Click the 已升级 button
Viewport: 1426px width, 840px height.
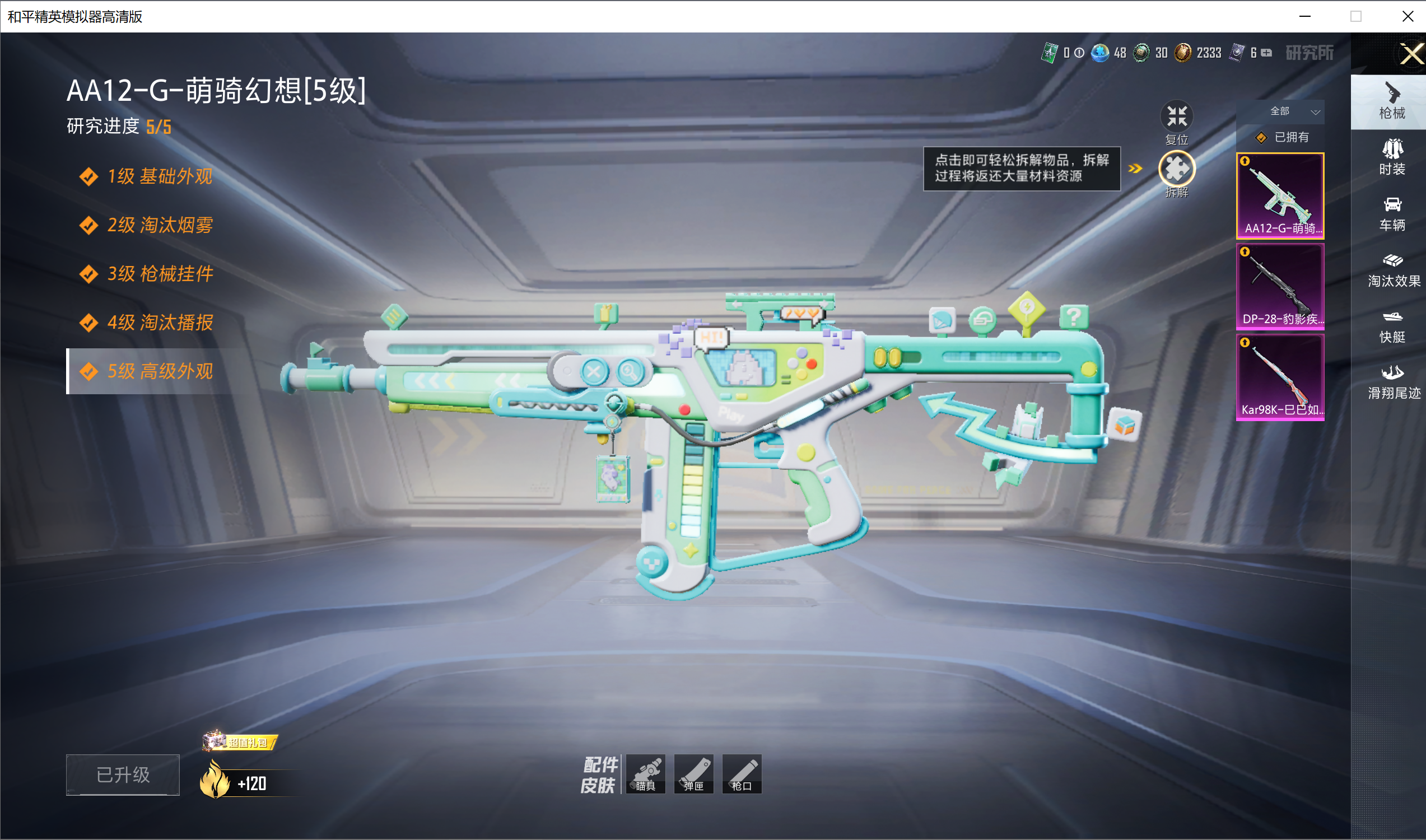[x=123, y=775]
